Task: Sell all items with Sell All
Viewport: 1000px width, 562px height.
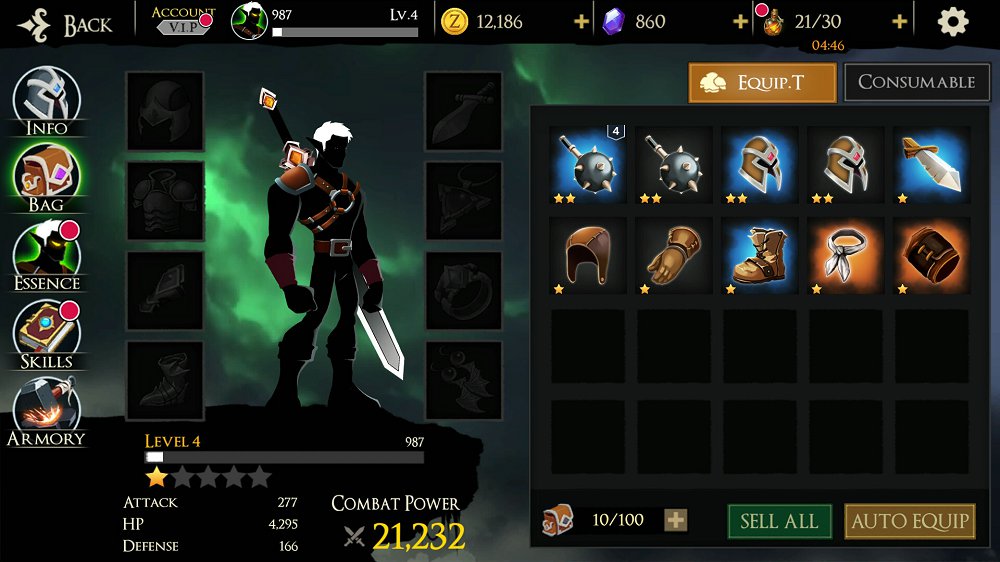Action: pyautogui.click(x=779, y=521)
